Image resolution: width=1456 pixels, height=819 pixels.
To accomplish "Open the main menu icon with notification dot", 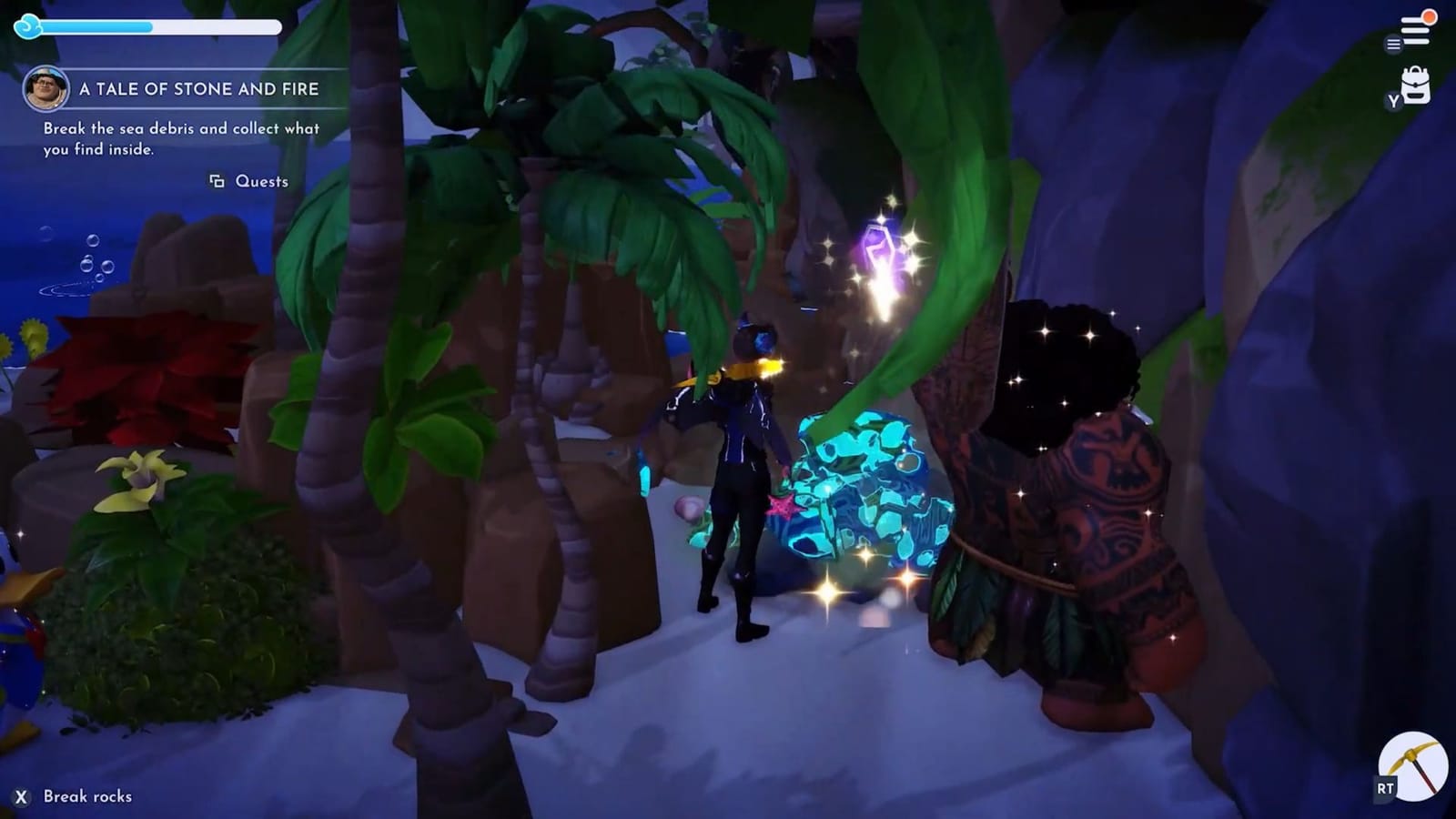I will click(x=1414, y=27).
